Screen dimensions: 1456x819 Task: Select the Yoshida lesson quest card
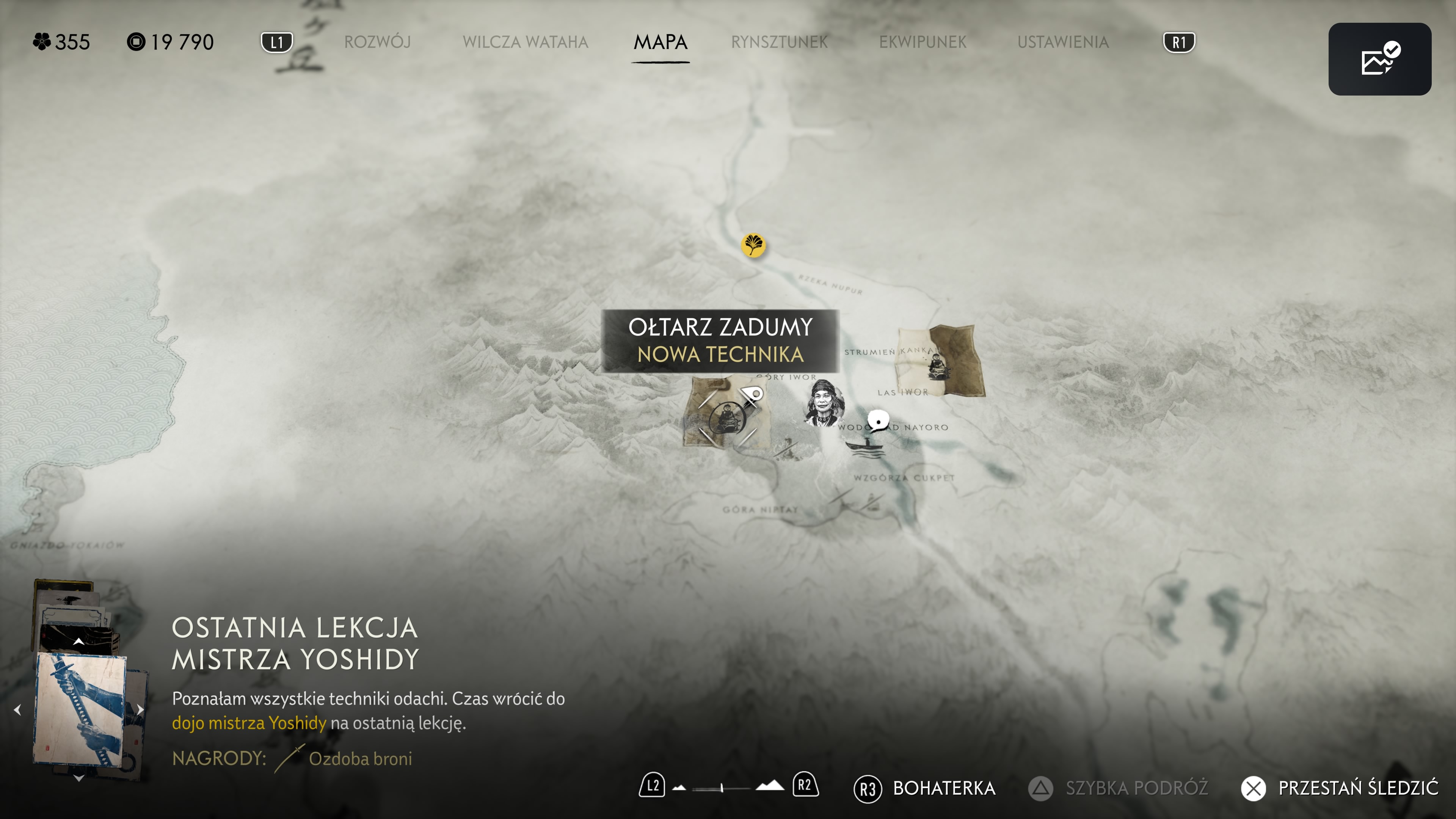79,709
